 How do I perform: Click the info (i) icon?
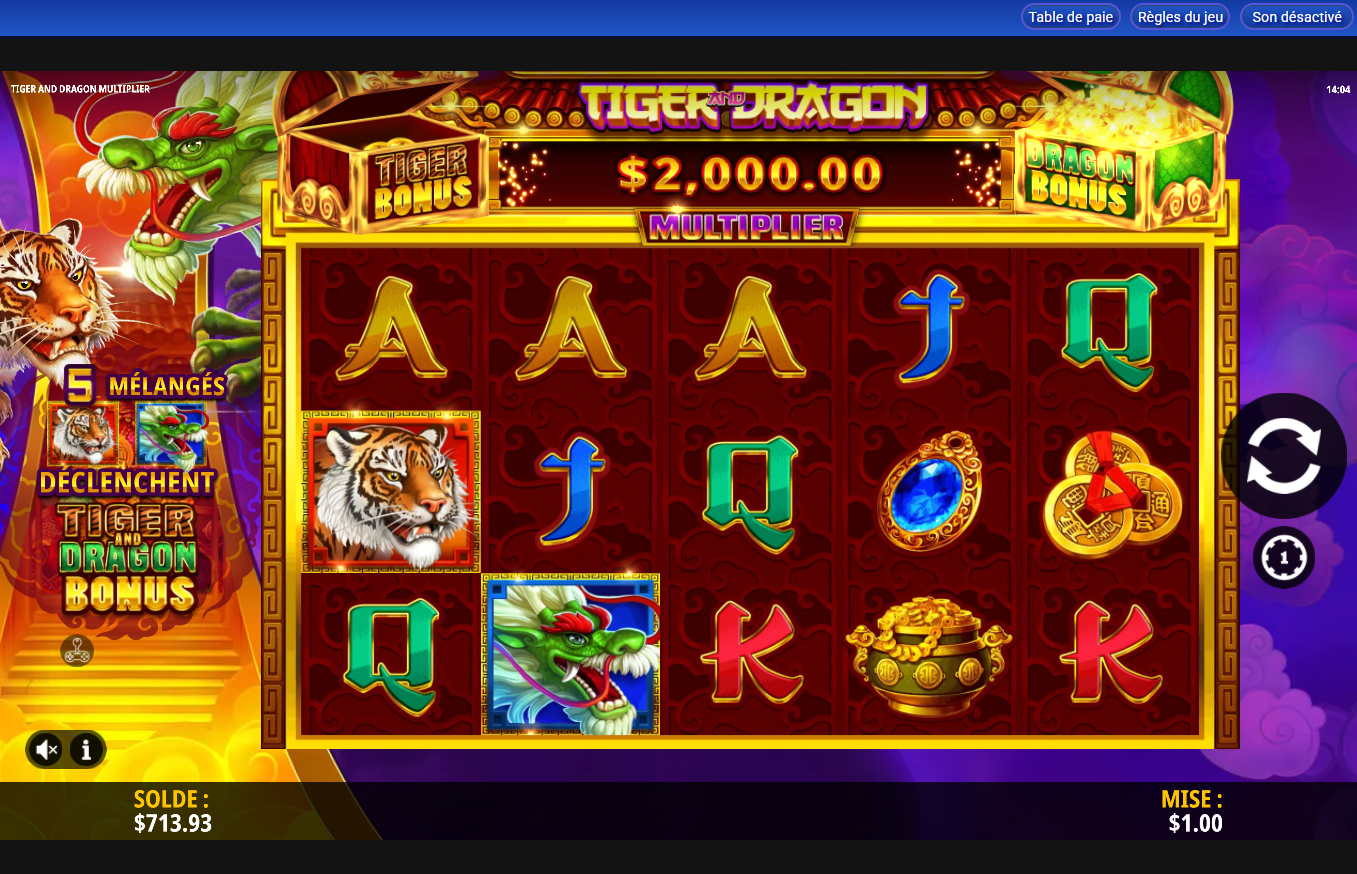tap(85, 750)
